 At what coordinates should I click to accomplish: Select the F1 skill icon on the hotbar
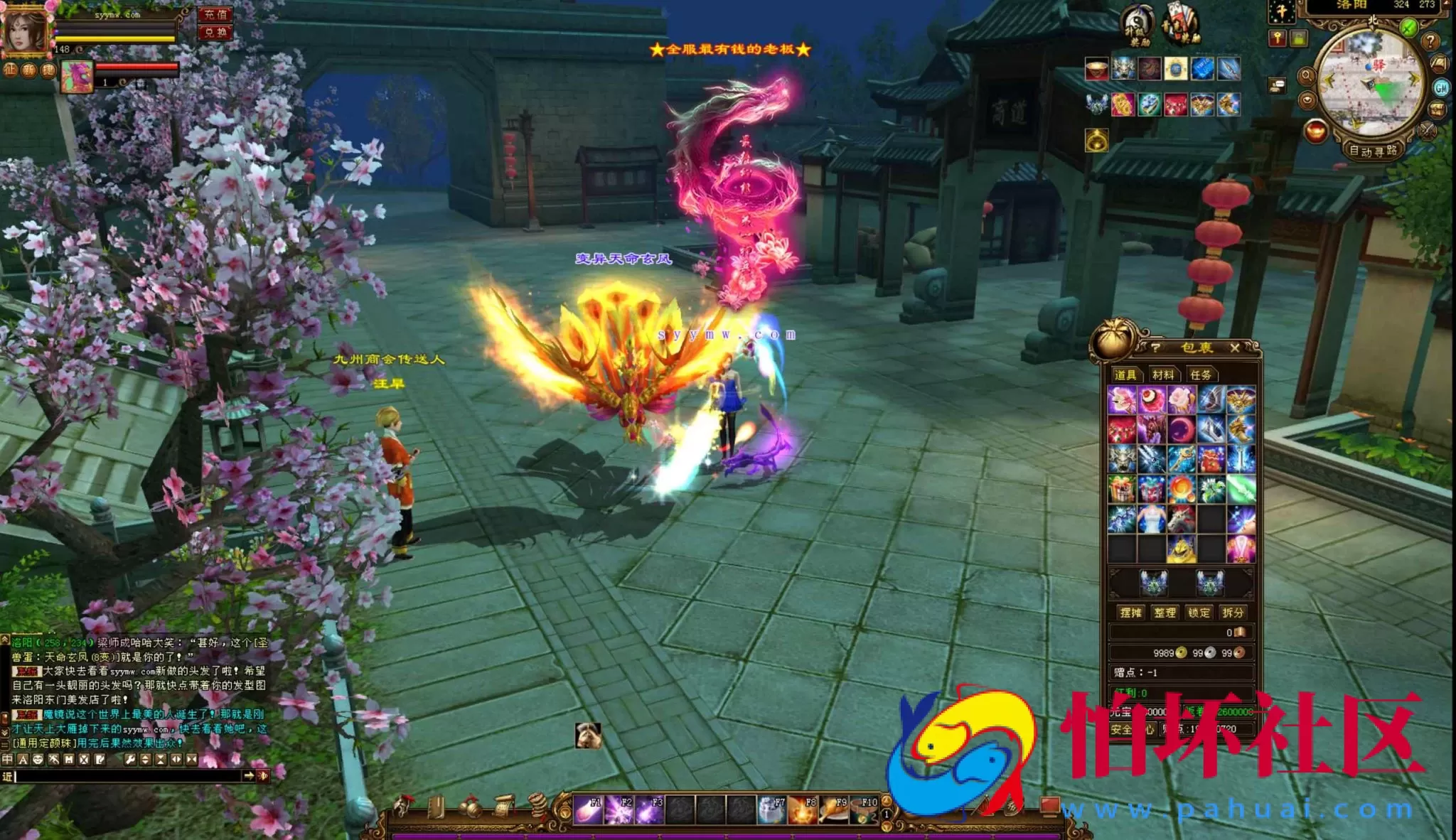[588, 809]
